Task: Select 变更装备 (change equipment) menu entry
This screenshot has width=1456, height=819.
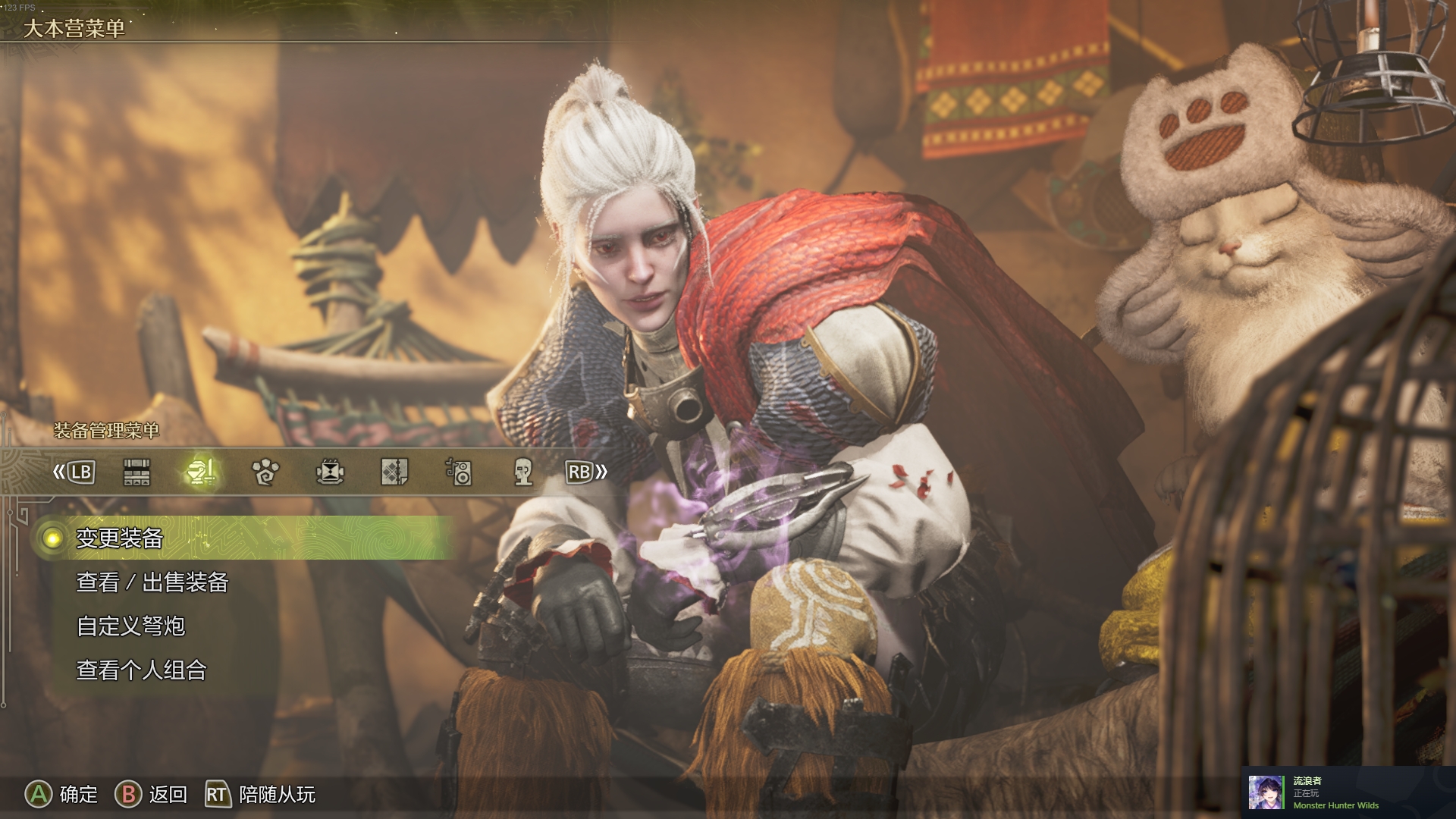Action: click(120, 538)
